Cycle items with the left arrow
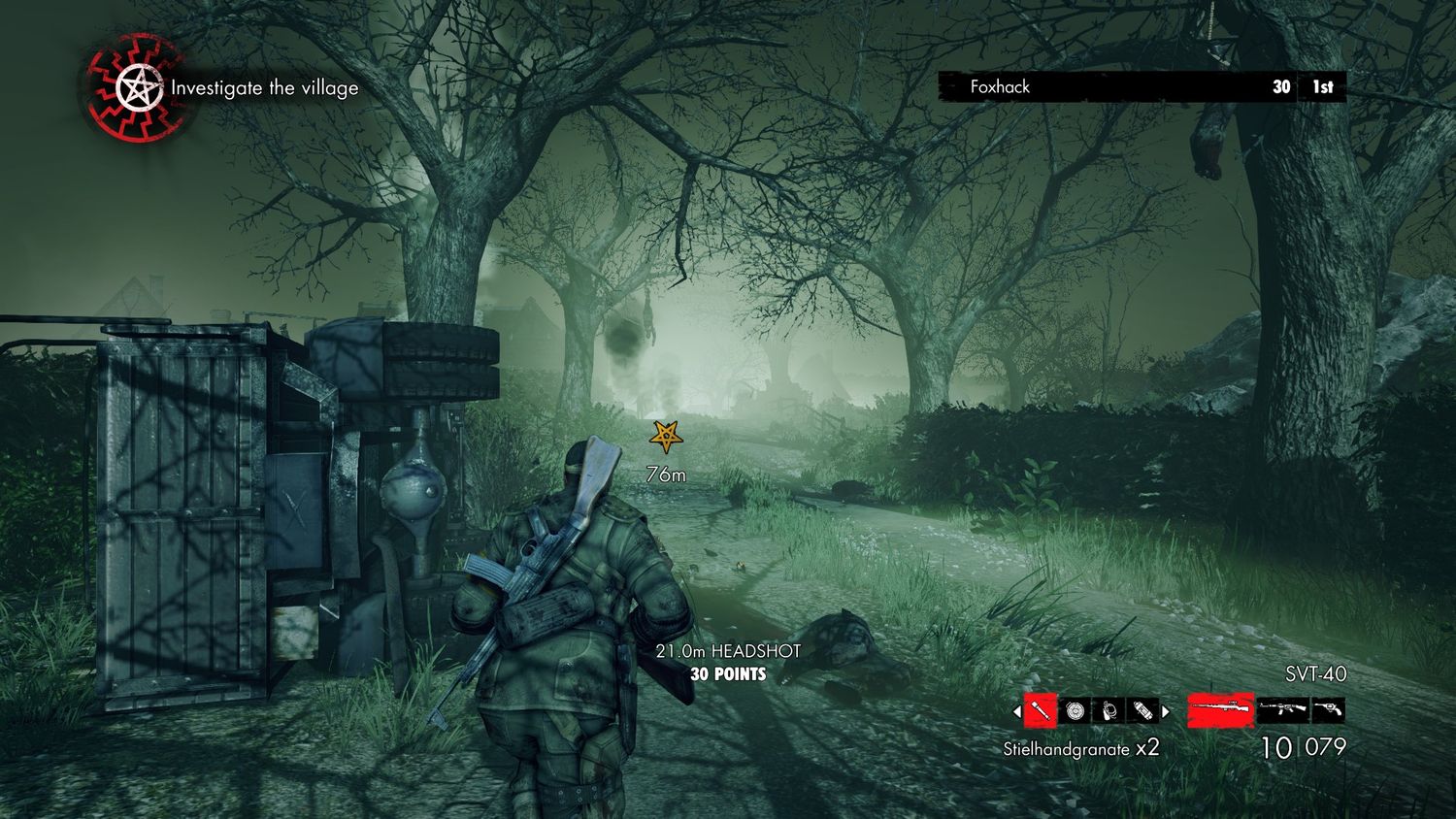 [1017, 711]
